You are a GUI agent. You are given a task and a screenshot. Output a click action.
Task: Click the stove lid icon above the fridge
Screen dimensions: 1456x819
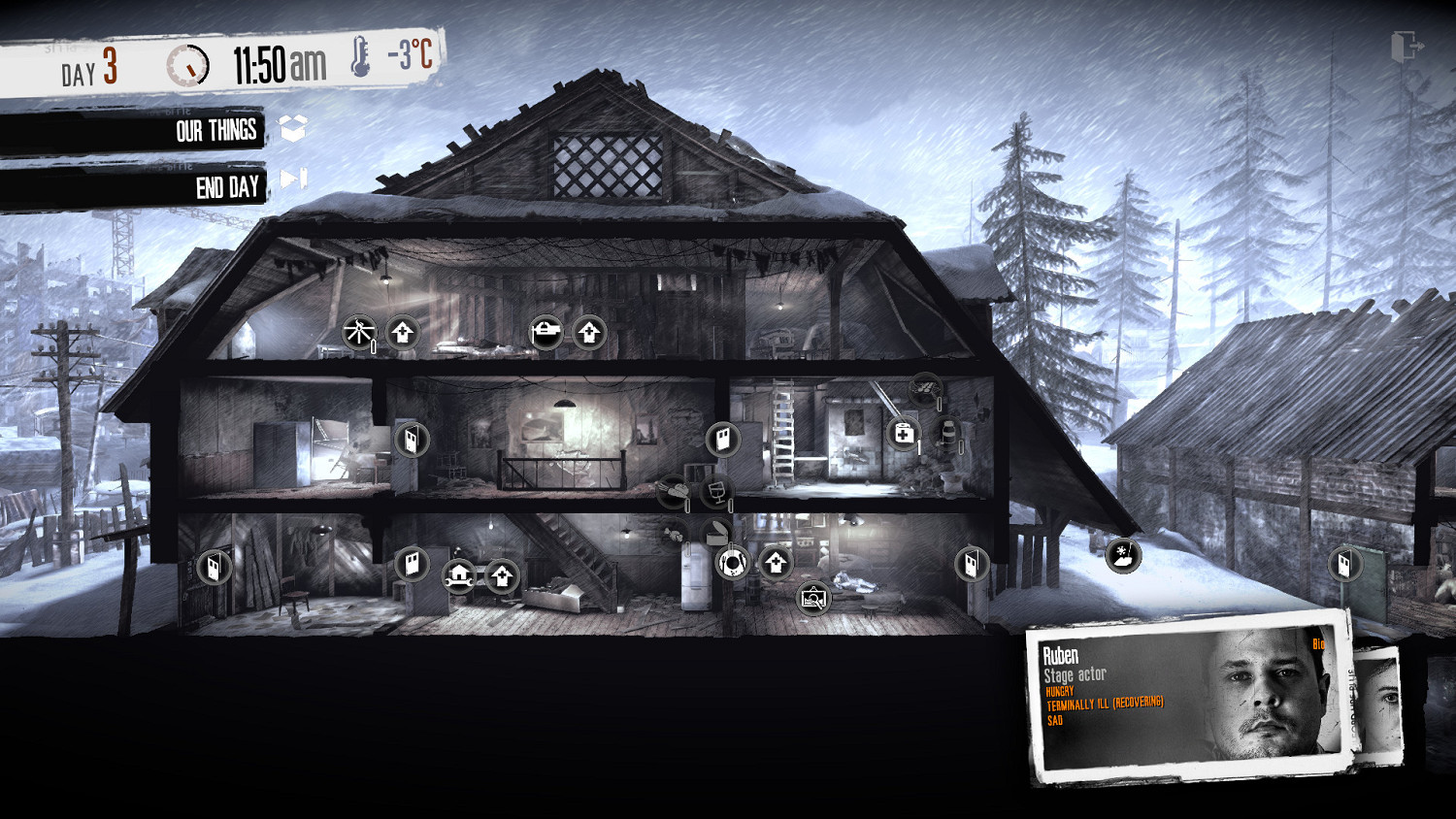pyautogui.click(x=715, y=531)
